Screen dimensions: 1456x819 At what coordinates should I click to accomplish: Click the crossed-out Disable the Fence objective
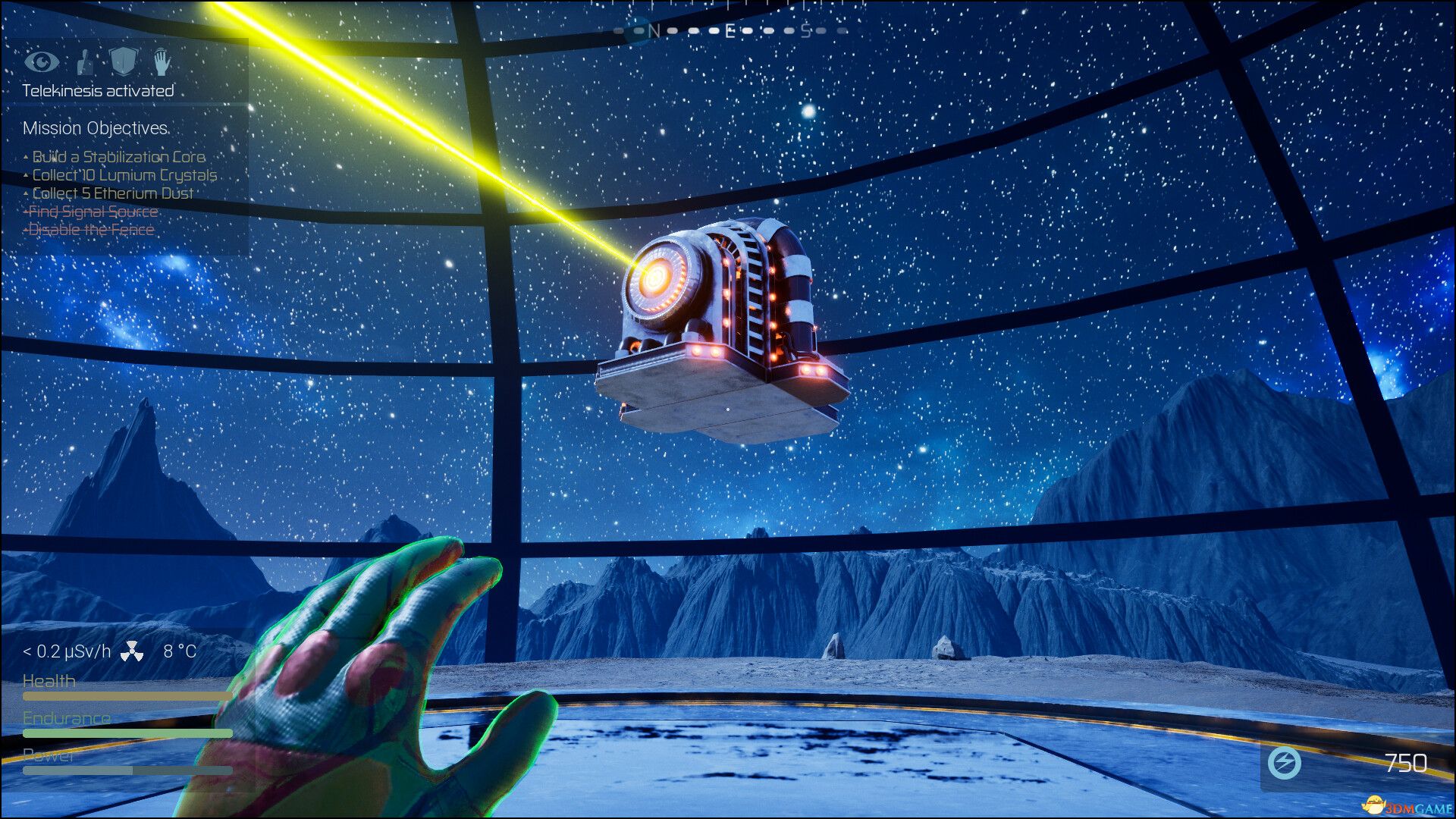coord(91,230)
